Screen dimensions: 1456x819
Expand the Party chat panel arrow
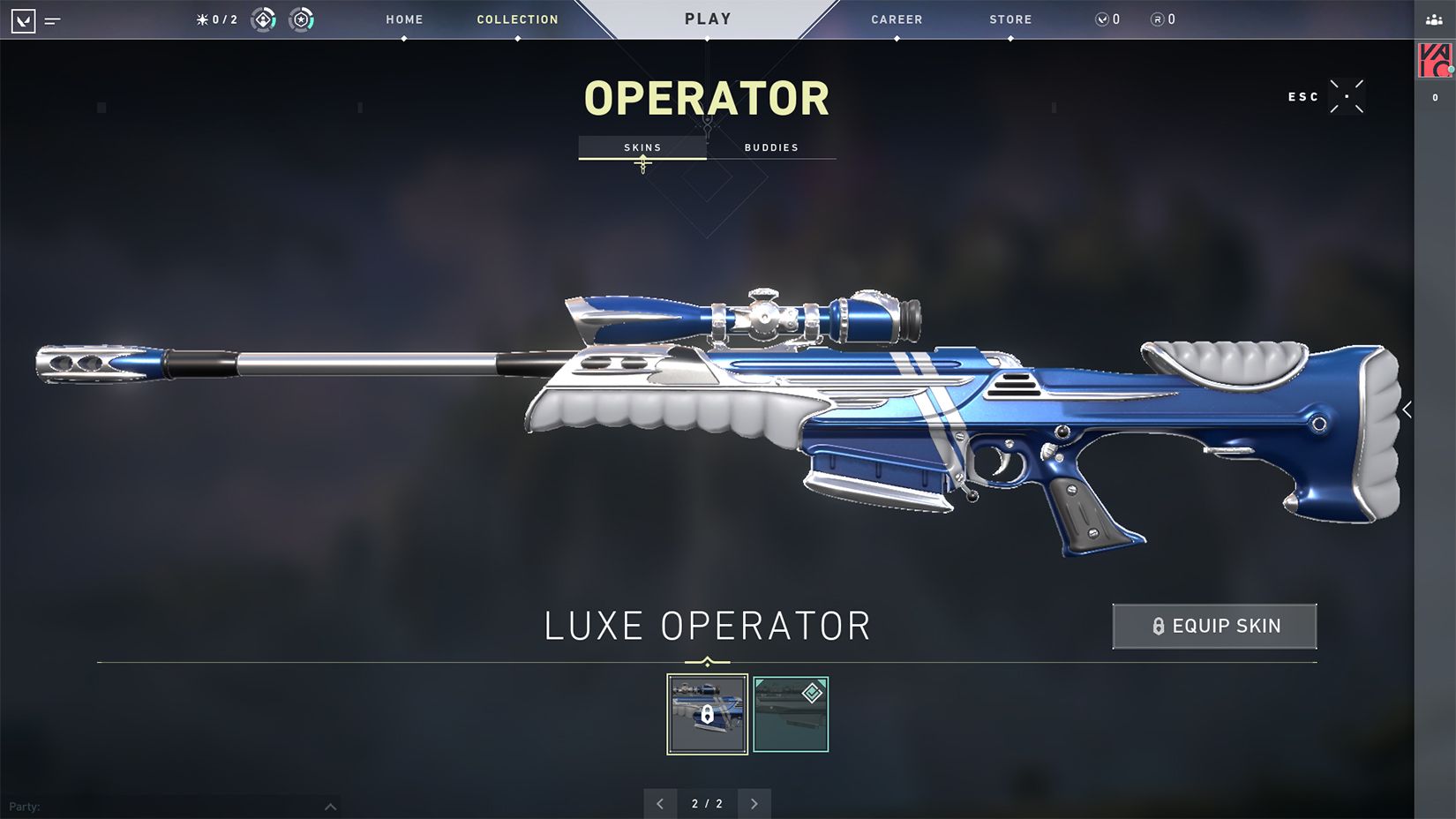tap(330, 807)
